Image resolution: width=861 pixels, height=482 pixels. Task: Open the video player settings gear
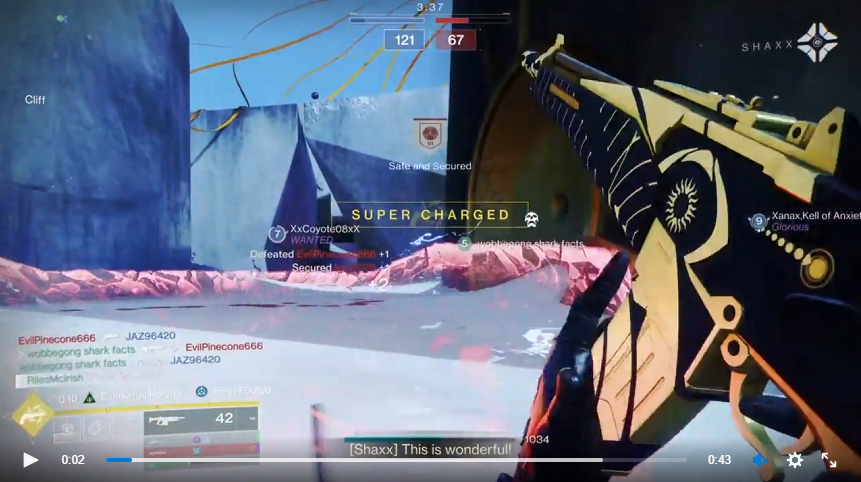pyautogui.click(x=795, y=460)
